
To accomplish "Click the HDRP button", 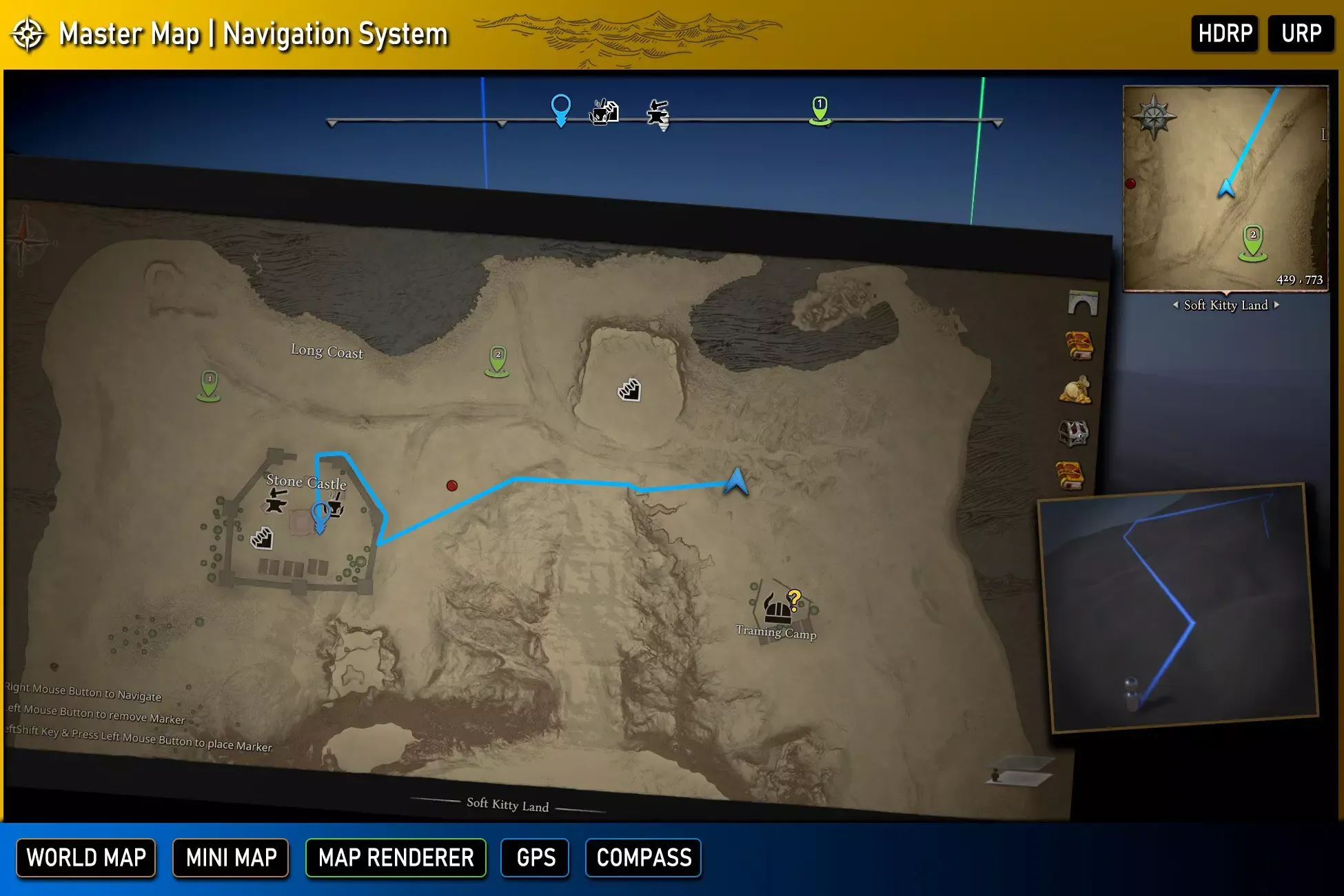I will [1225, 33].
